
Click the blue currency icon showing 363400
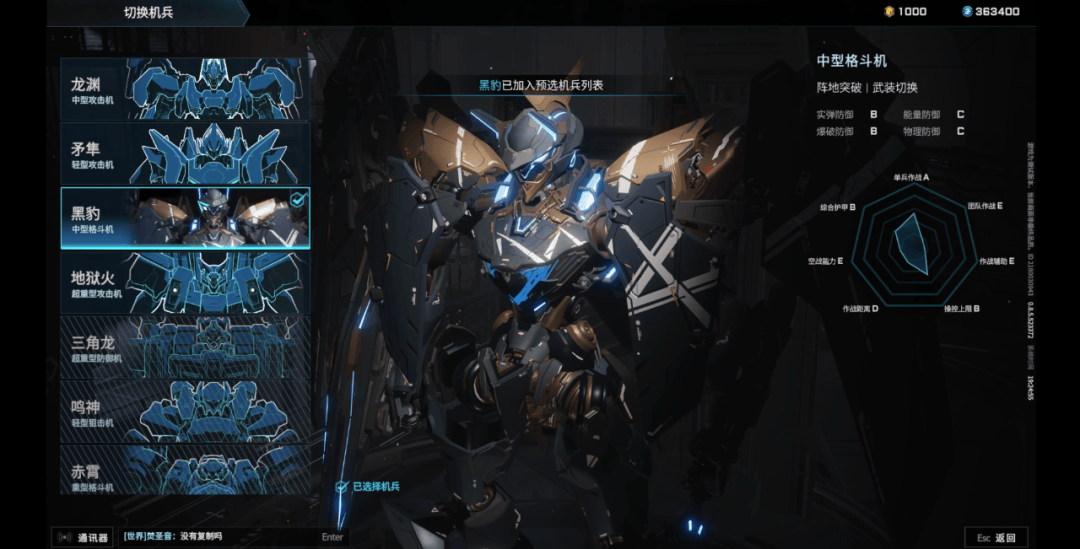967,12
